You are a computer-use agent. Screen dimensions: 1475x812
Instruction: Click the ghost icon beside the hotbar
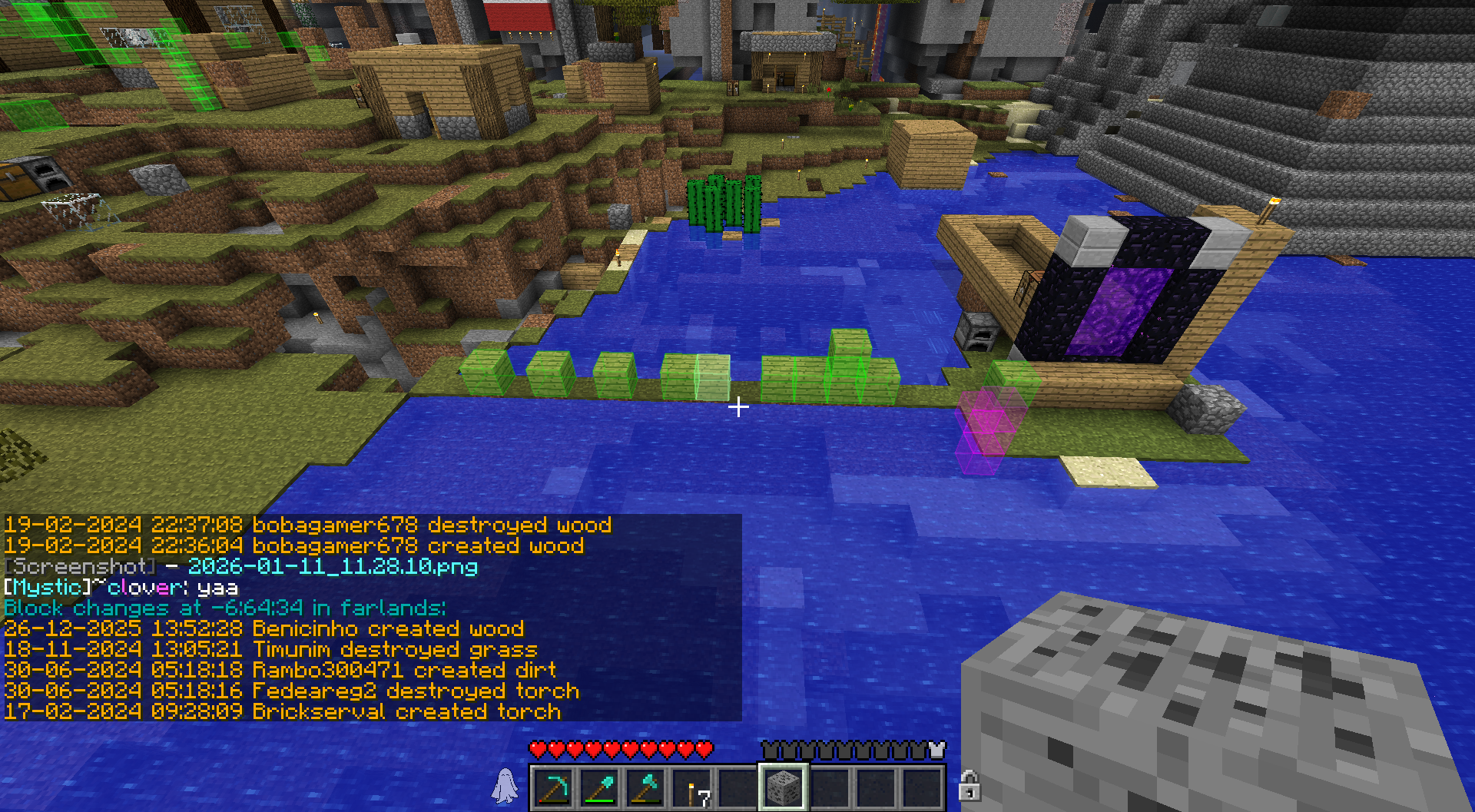coord(505,786)
